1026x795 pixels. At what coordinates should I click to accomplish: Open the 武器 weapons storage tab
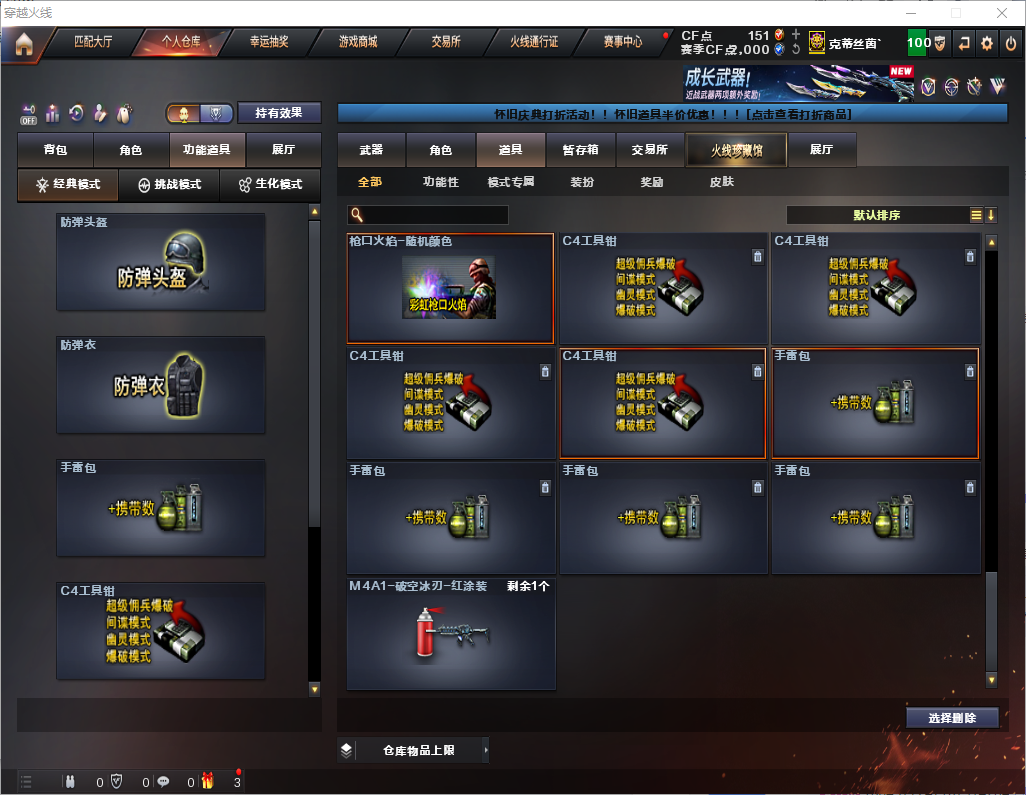[x=371, y=150]
